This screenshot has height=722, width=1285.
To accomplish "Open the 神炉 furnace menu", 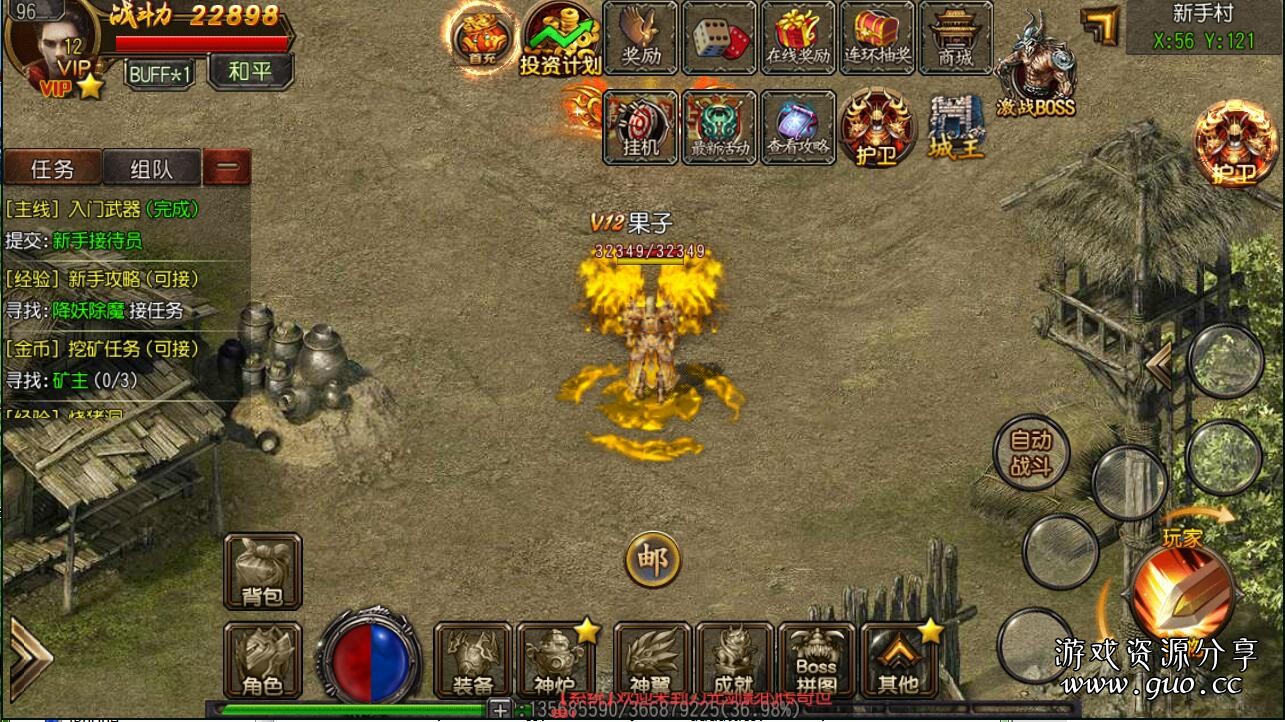I will [555, 660].
